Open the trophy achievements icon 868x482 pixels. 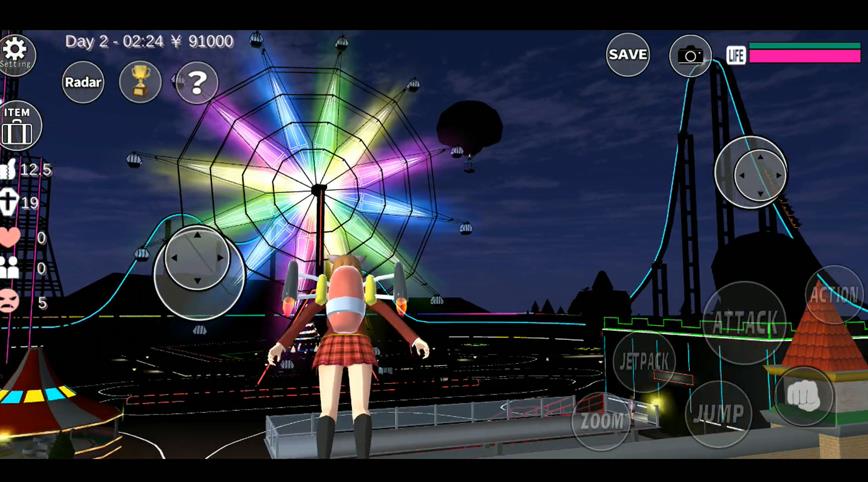(140, 82)
